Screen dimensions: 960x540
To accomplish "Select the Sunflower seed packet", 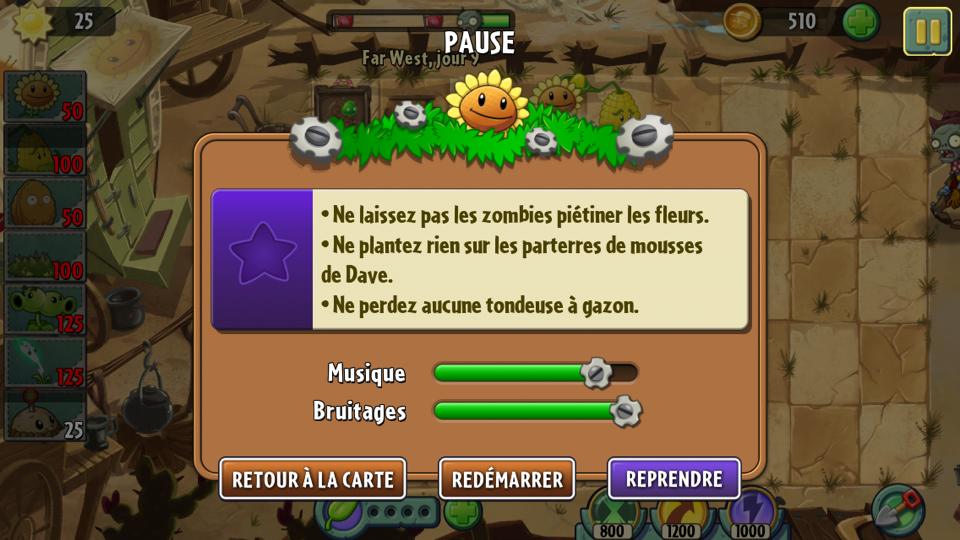I will tap(45, 97).
